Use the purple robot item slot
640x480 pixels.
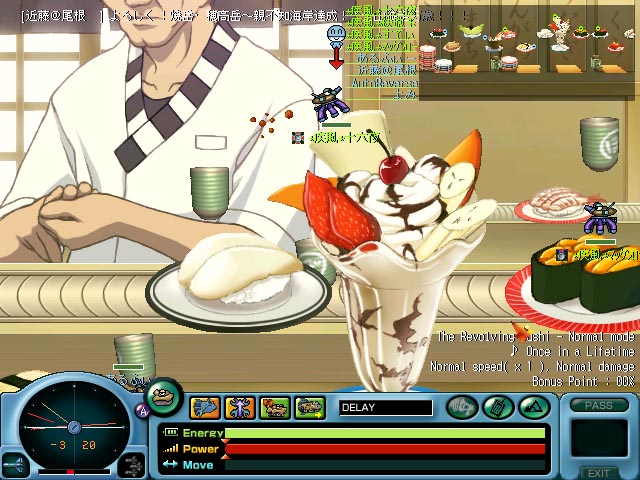click(x=240, y=407)
